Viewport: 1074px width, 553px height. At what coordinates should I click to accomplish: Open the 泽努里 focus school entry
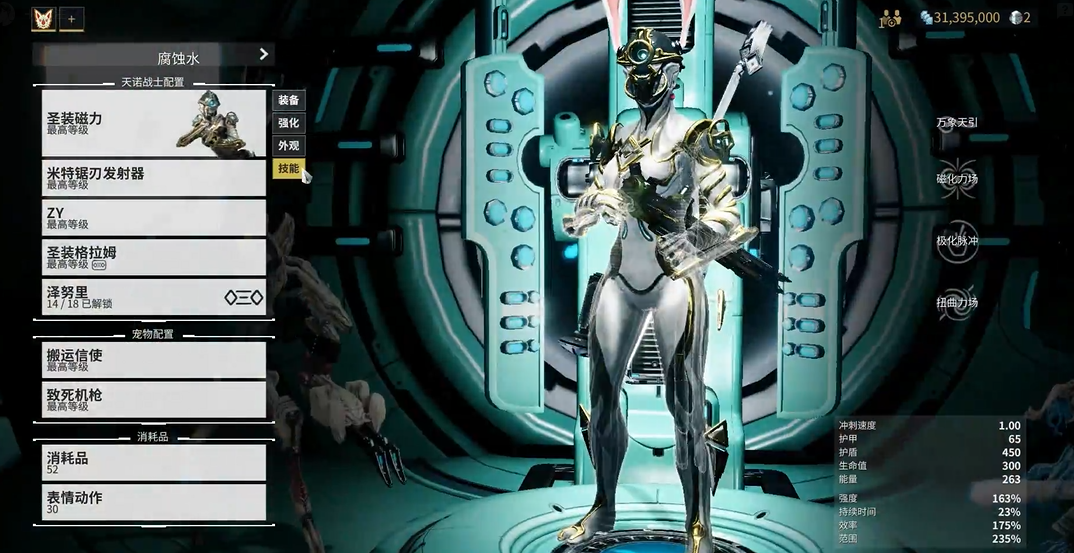pos(153,297)
